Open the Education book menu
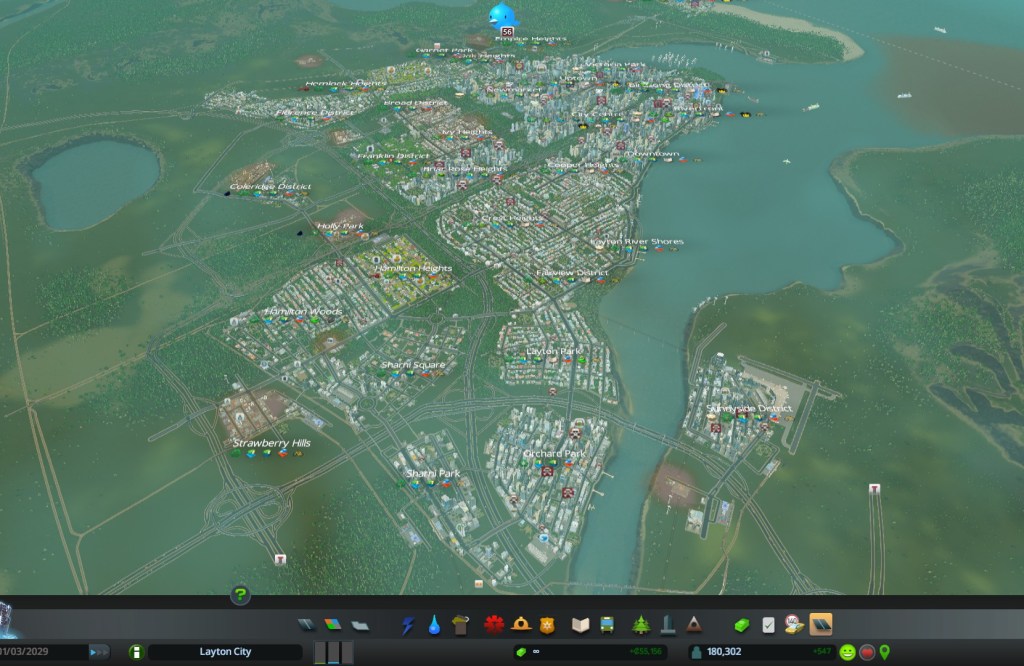 580,626
